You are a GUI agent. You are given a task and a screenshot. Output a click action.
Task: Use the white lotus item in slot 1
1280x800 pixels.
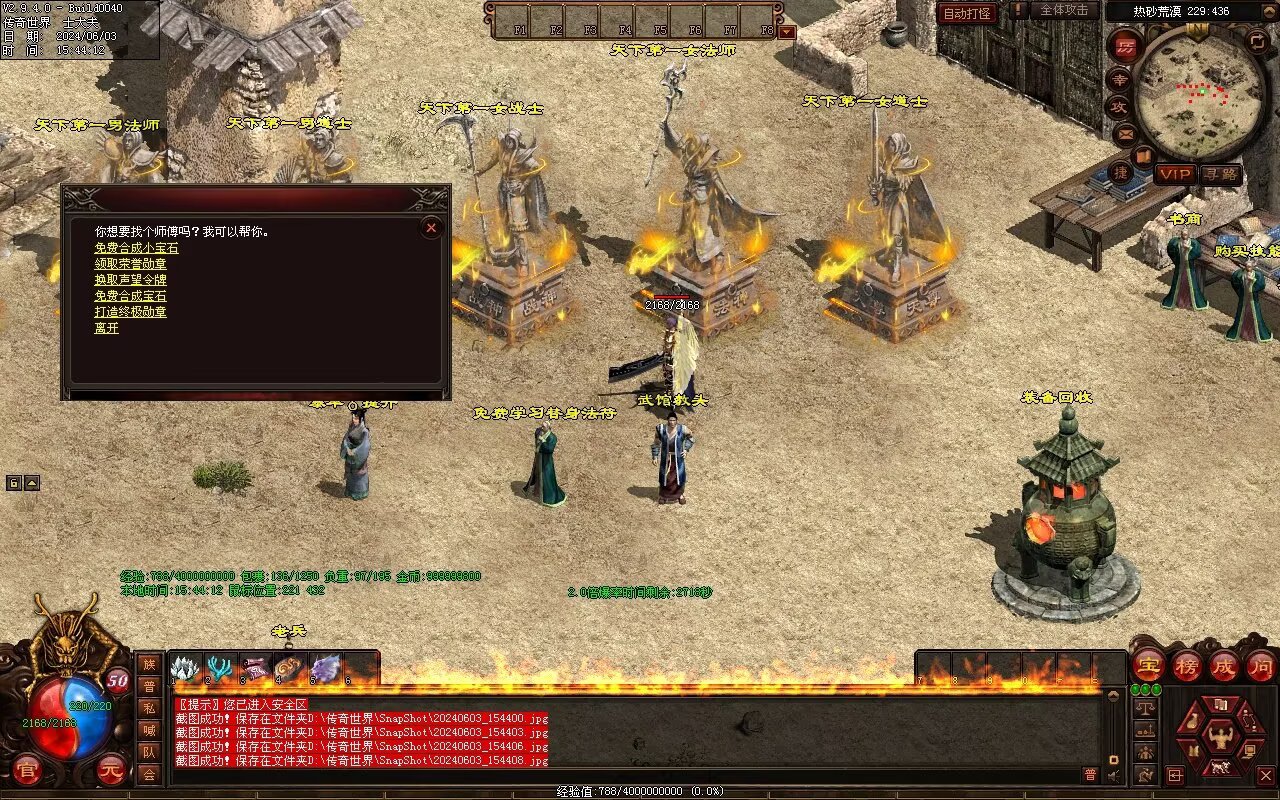[186, 668]
